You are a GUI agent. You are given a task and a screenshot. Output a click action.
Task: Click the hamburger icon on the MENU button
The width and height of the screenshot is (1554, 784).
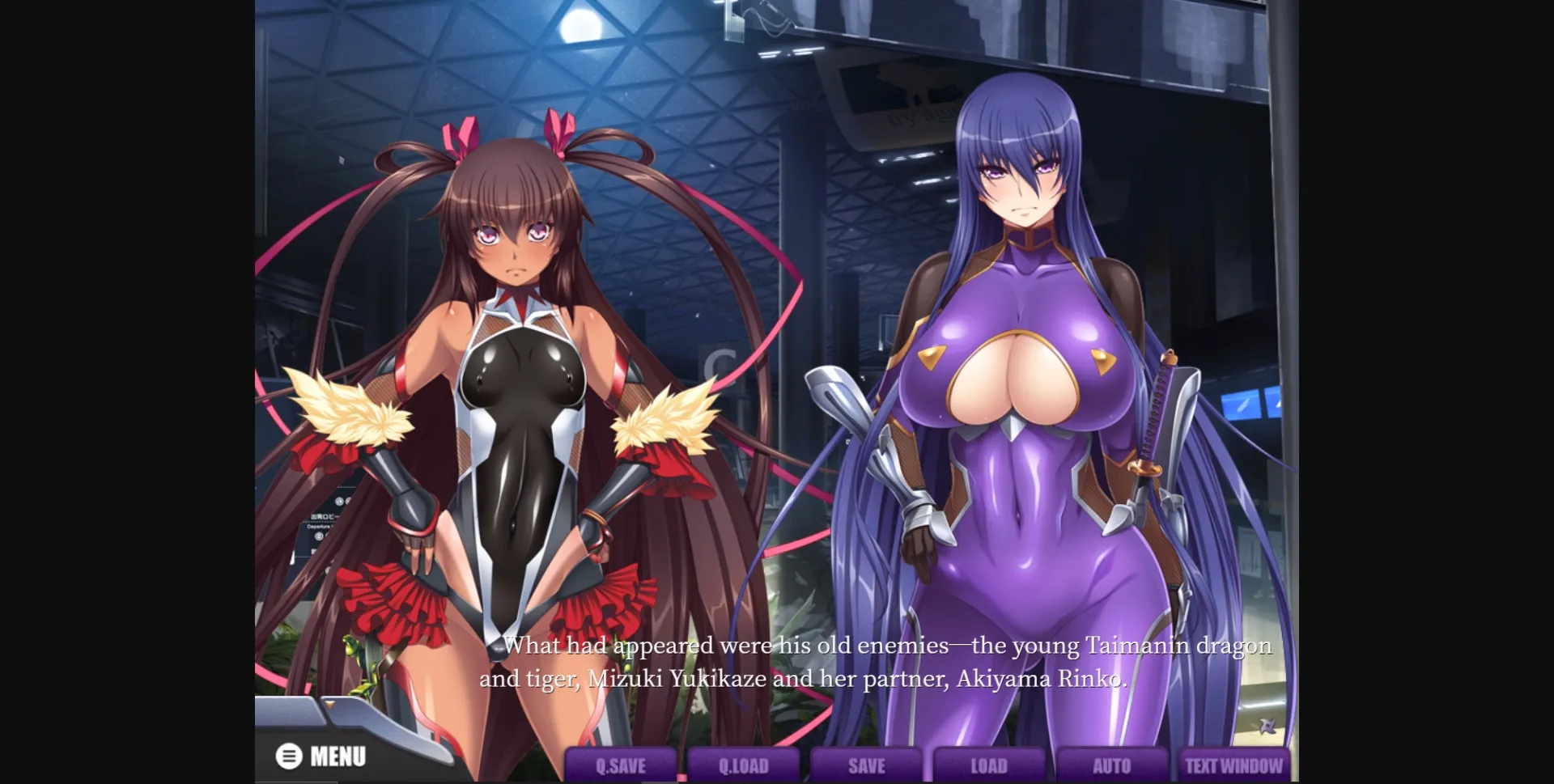[287, 756]
